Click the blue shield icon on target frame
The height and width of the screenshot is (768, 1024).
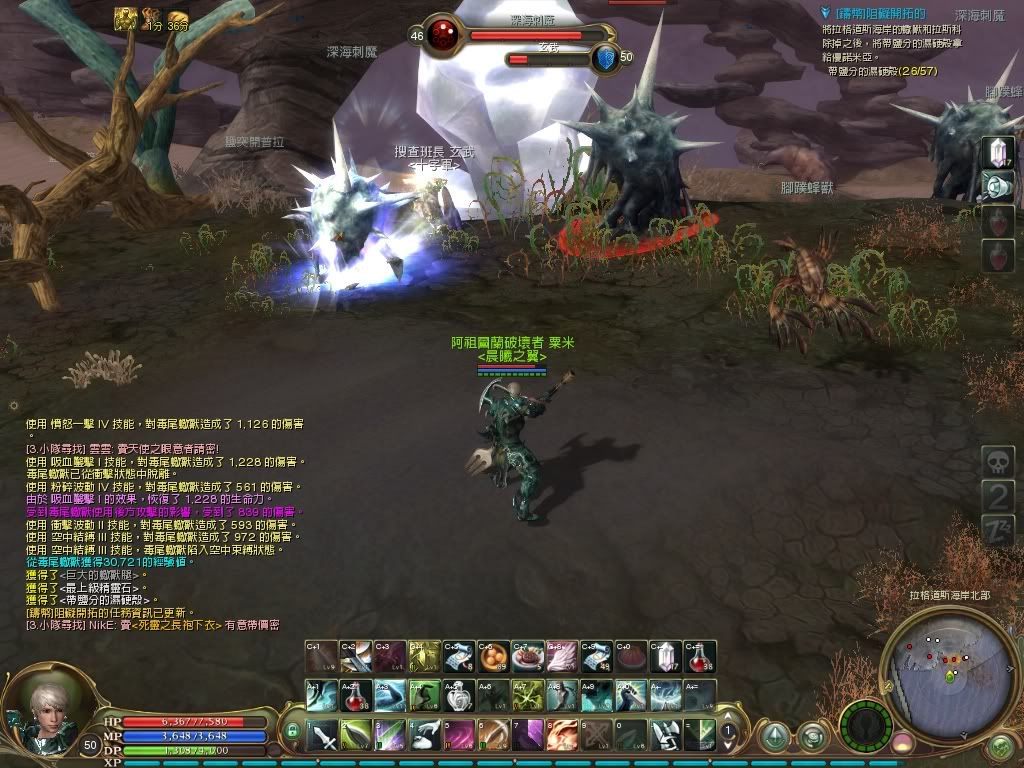(x=605, y=58)
